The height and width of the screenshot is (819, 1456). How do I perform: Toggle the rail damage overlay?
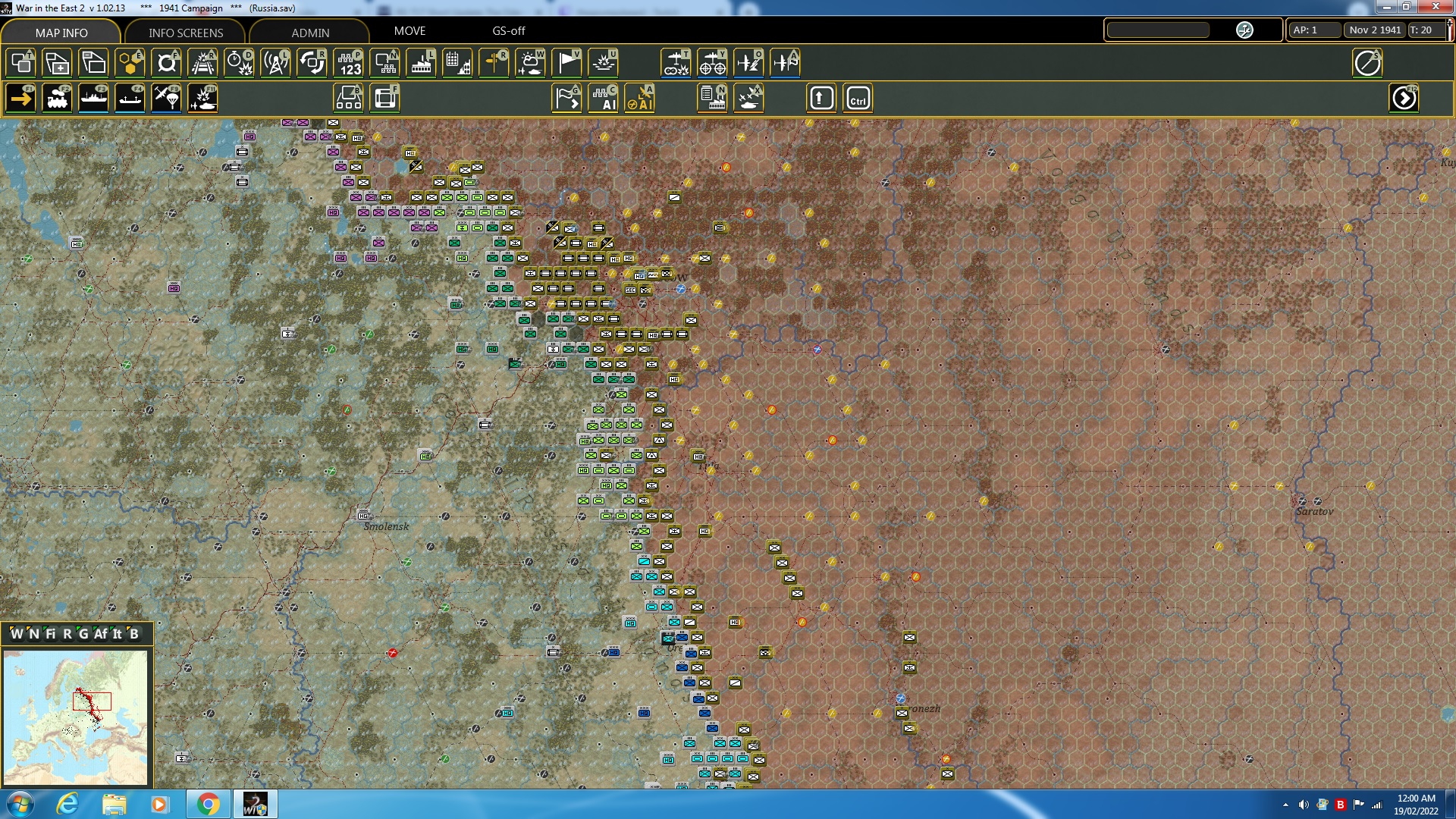click(x=202, y=63)
